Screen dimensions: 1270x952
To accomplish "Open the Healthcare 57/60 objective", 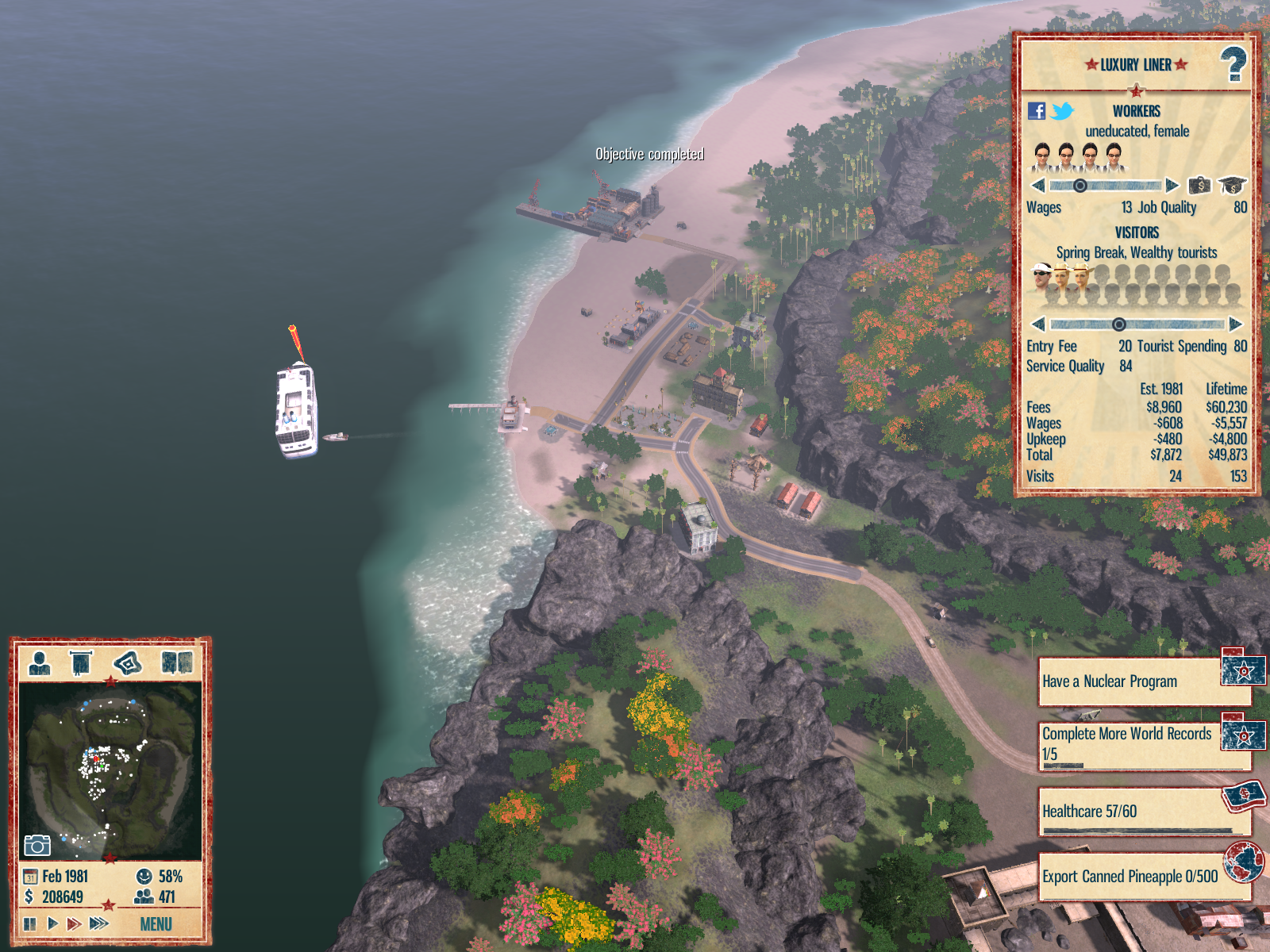I will pyautogui.click(x=1129, y=811).
